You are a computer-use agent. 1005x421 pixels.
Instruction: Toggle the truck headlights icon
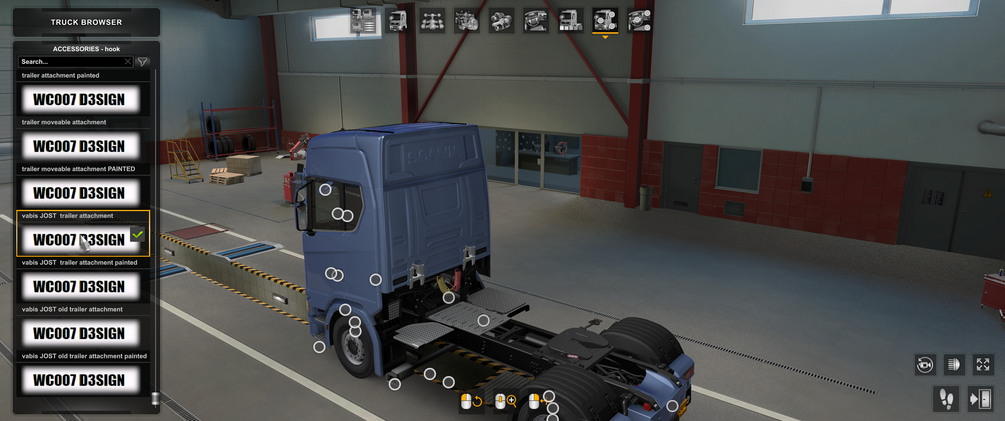pos(953,365)
